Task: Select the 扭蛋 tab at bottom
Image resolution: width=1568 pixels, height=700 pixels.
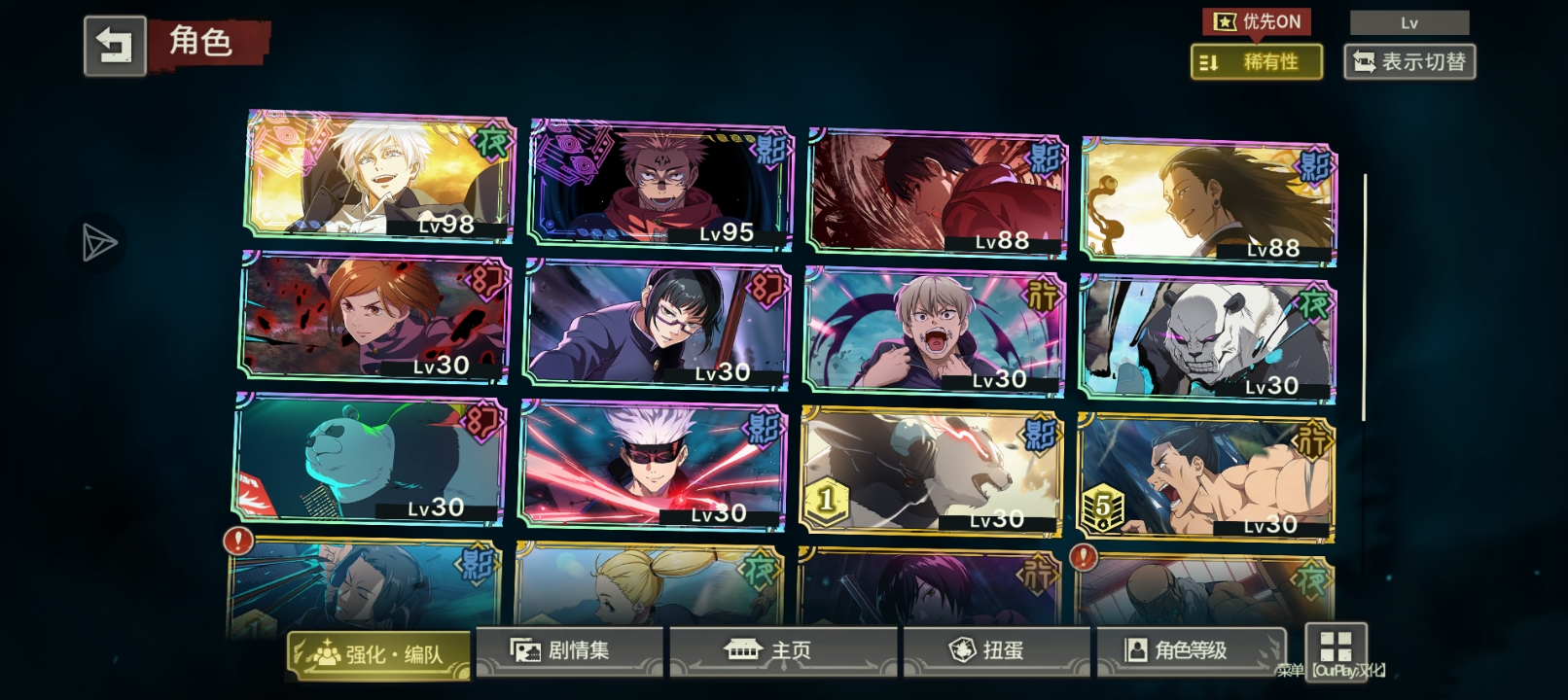Action: [x=996, y=648]
